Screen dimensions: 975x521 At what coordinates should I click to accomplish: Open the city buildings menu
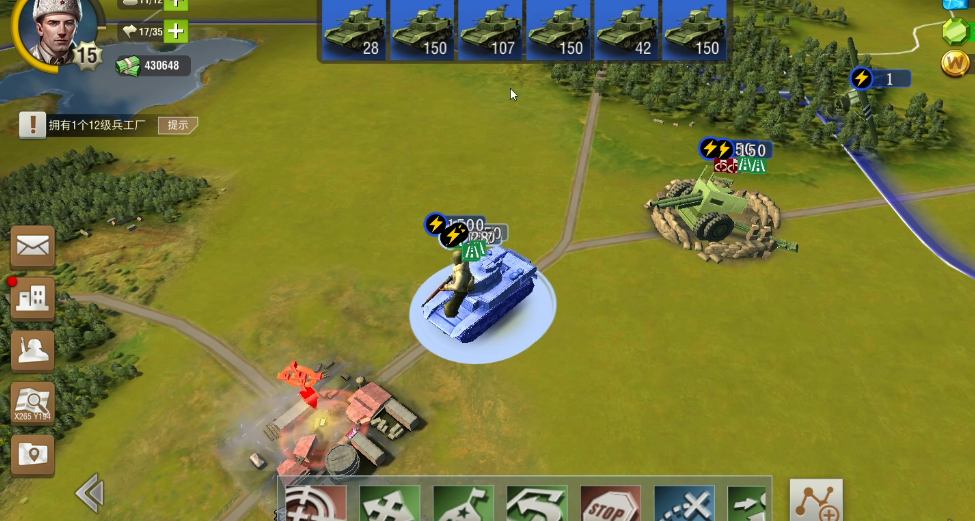click(x=33, y=298)
